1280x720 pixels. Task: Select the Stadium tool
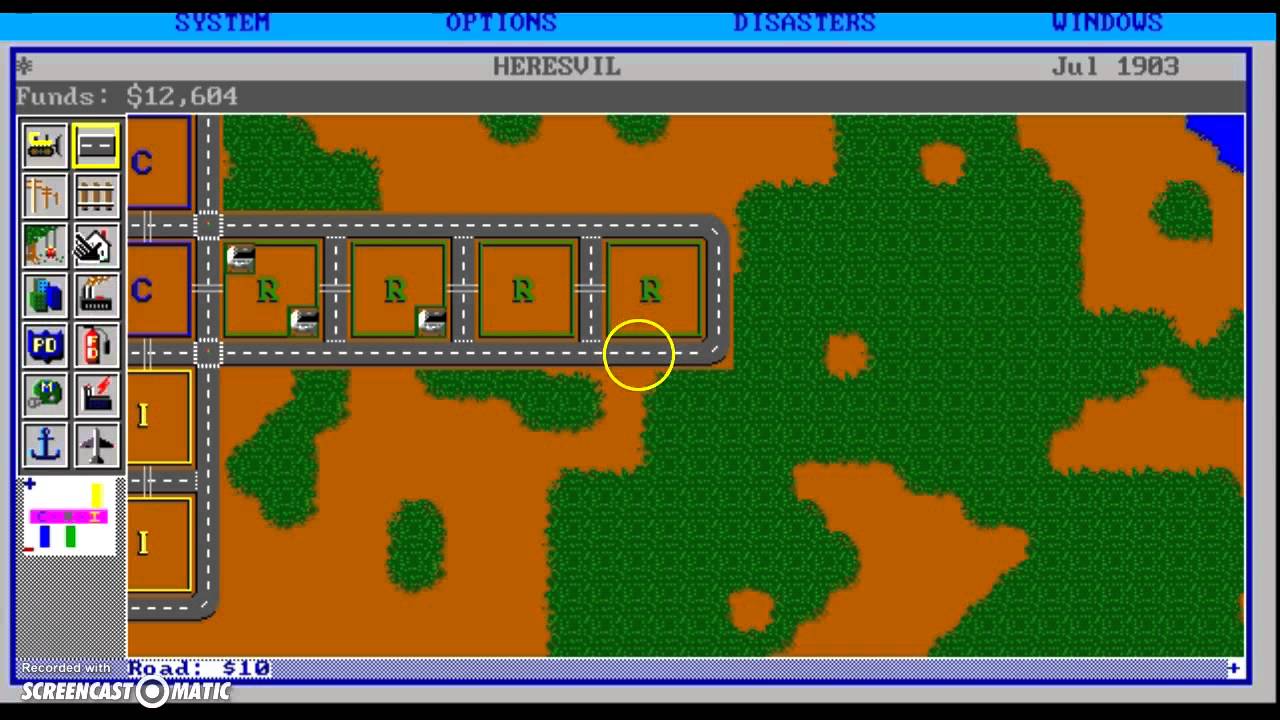click(44, 395)
